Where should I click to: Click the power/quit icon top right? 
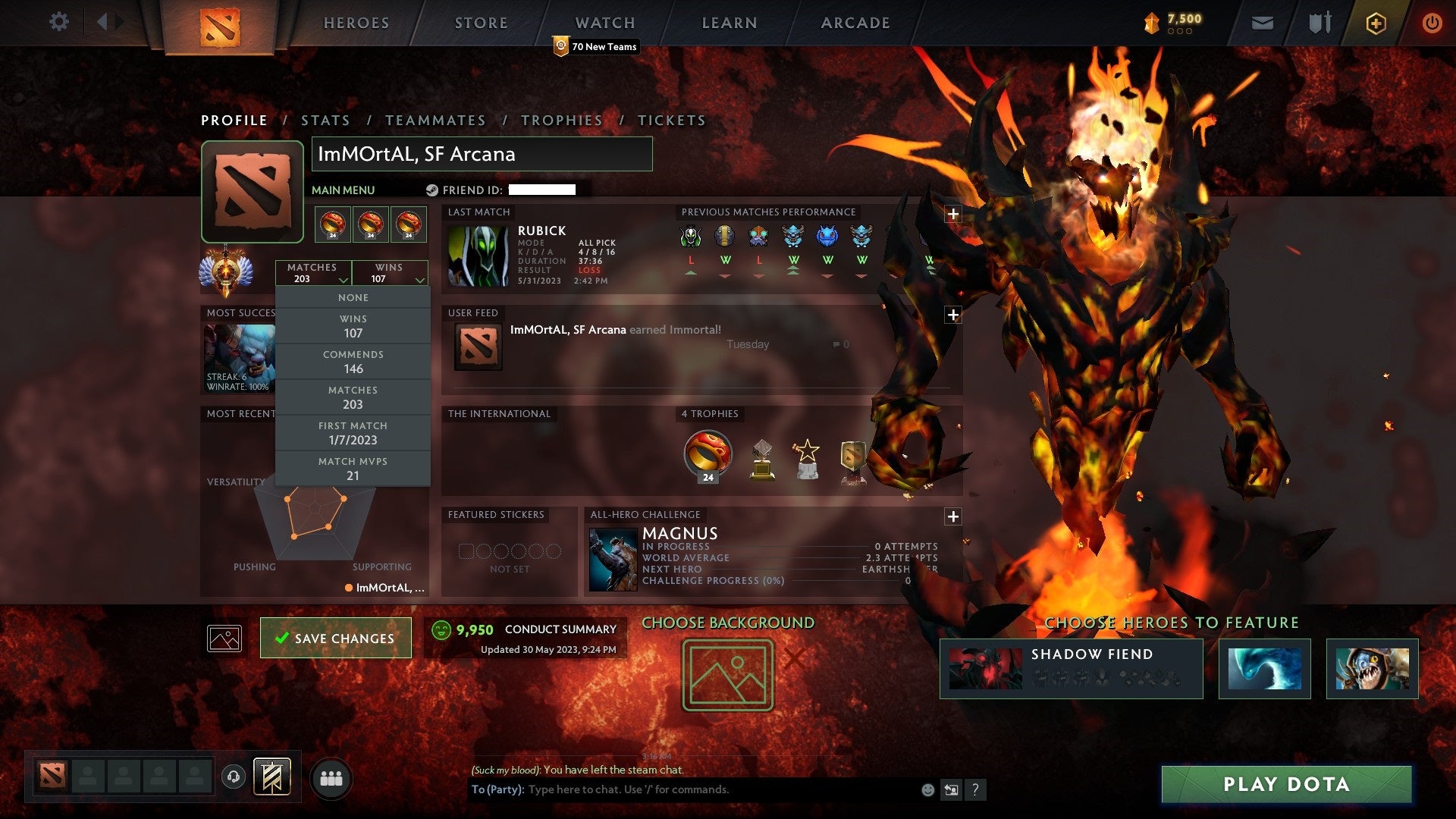(1432, 22)
